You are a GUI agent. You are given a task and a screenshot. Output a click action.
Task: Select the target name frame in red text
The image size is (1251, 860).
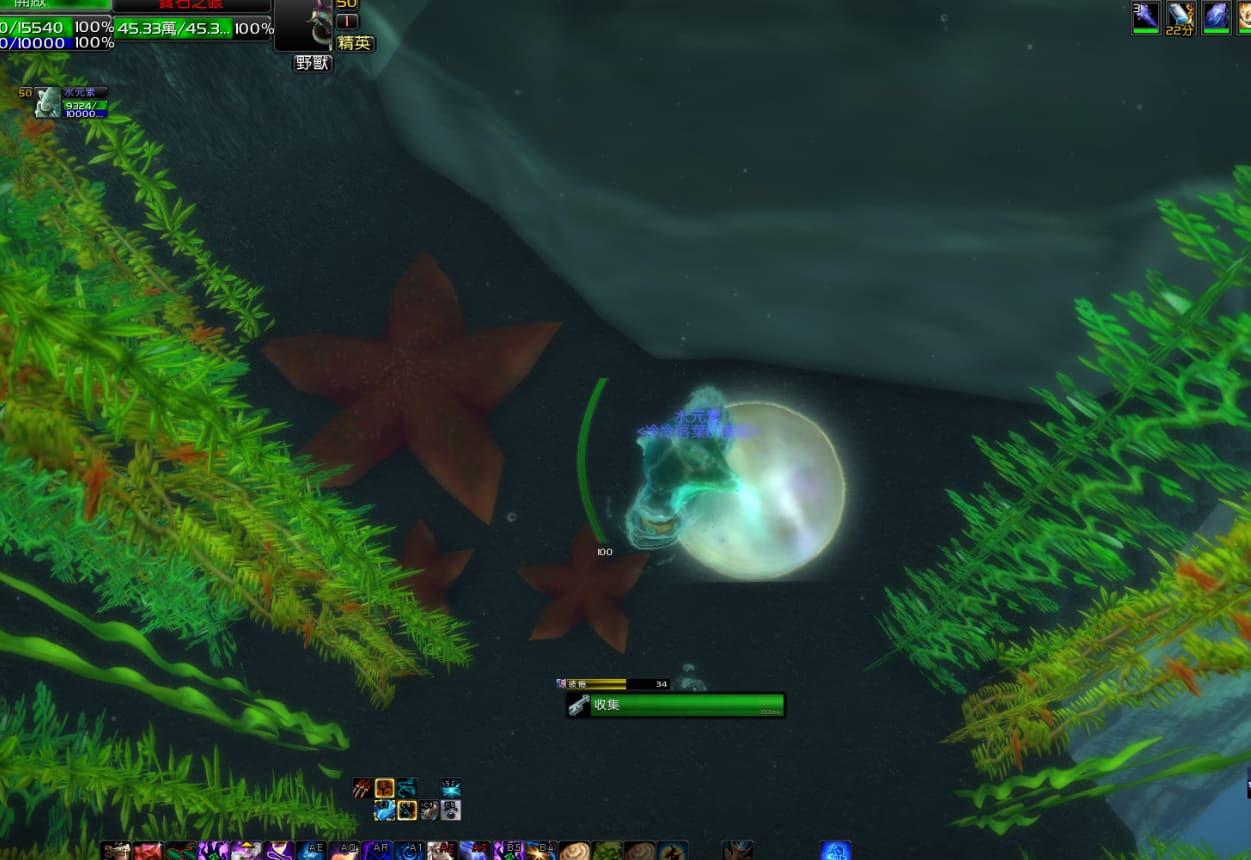pos(192,5)
